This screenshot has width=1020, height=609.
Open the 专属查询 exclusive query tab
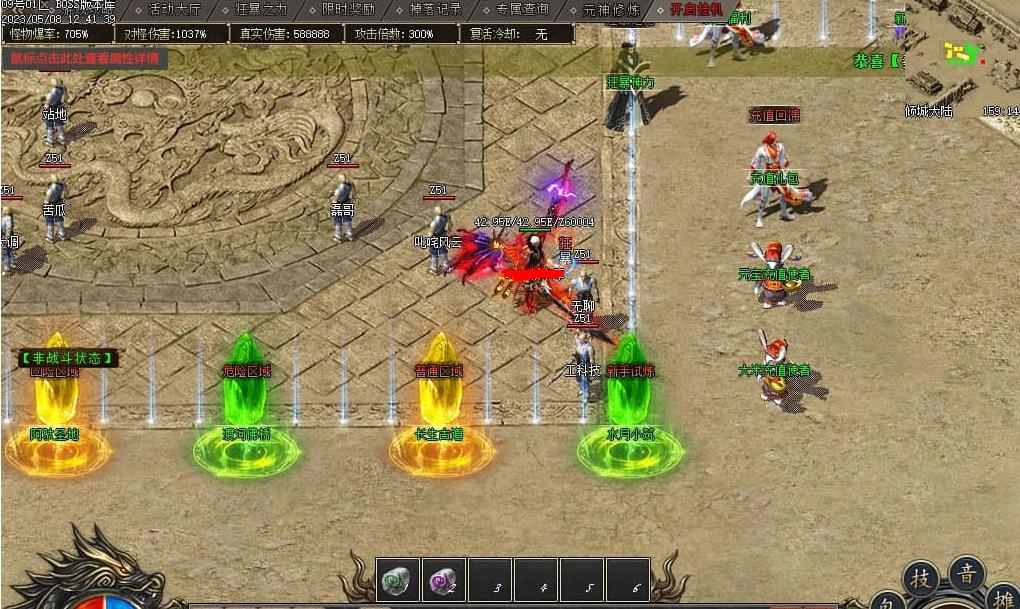(522, 9)
